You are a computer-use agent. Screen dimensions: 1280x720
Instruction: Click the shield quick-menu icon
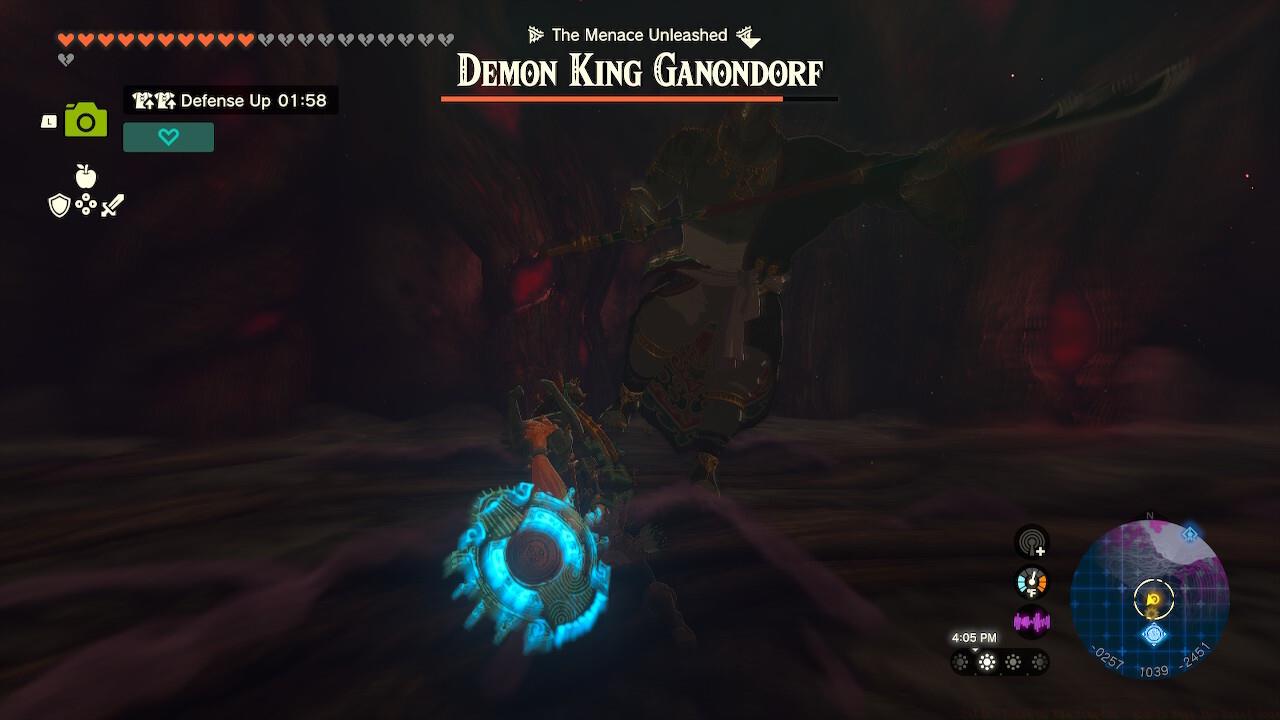click(60, 206)
